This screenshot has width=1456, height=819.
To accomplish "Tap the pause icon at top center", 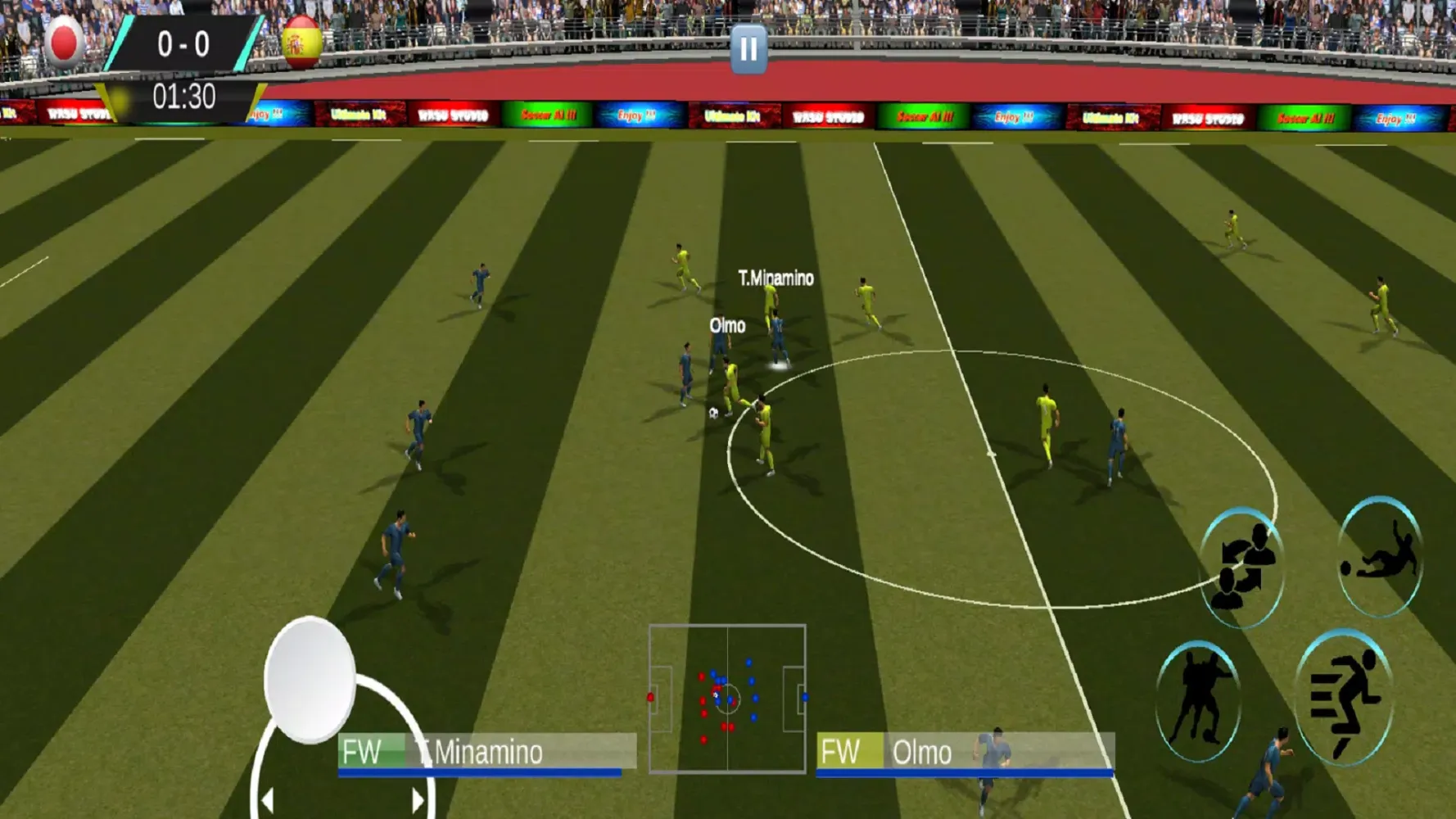I will 748,50.
